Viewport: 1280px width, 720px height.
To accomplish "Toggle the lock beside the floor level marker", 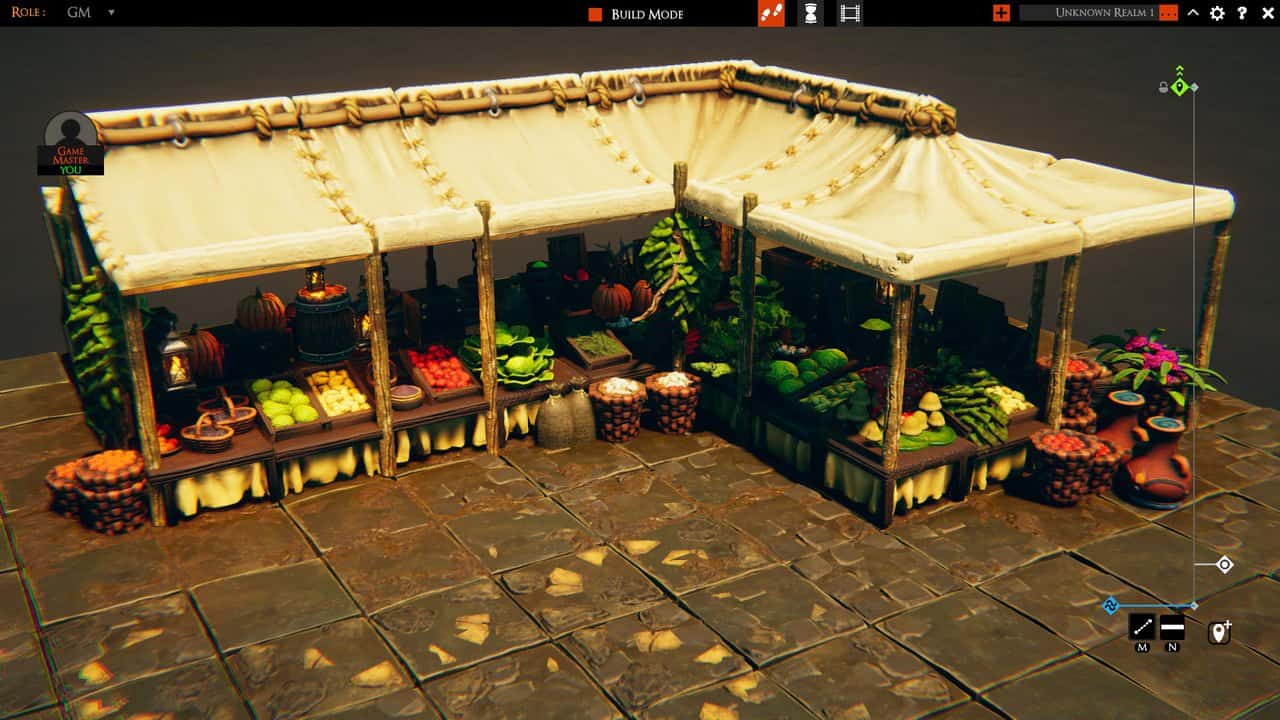I will point(1163,88).
